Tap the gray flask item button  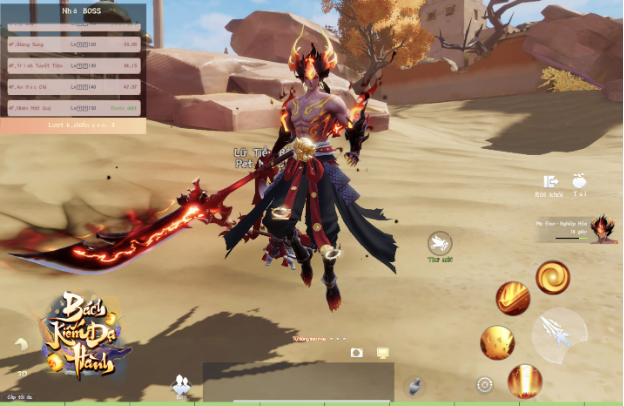coord(412,385)
